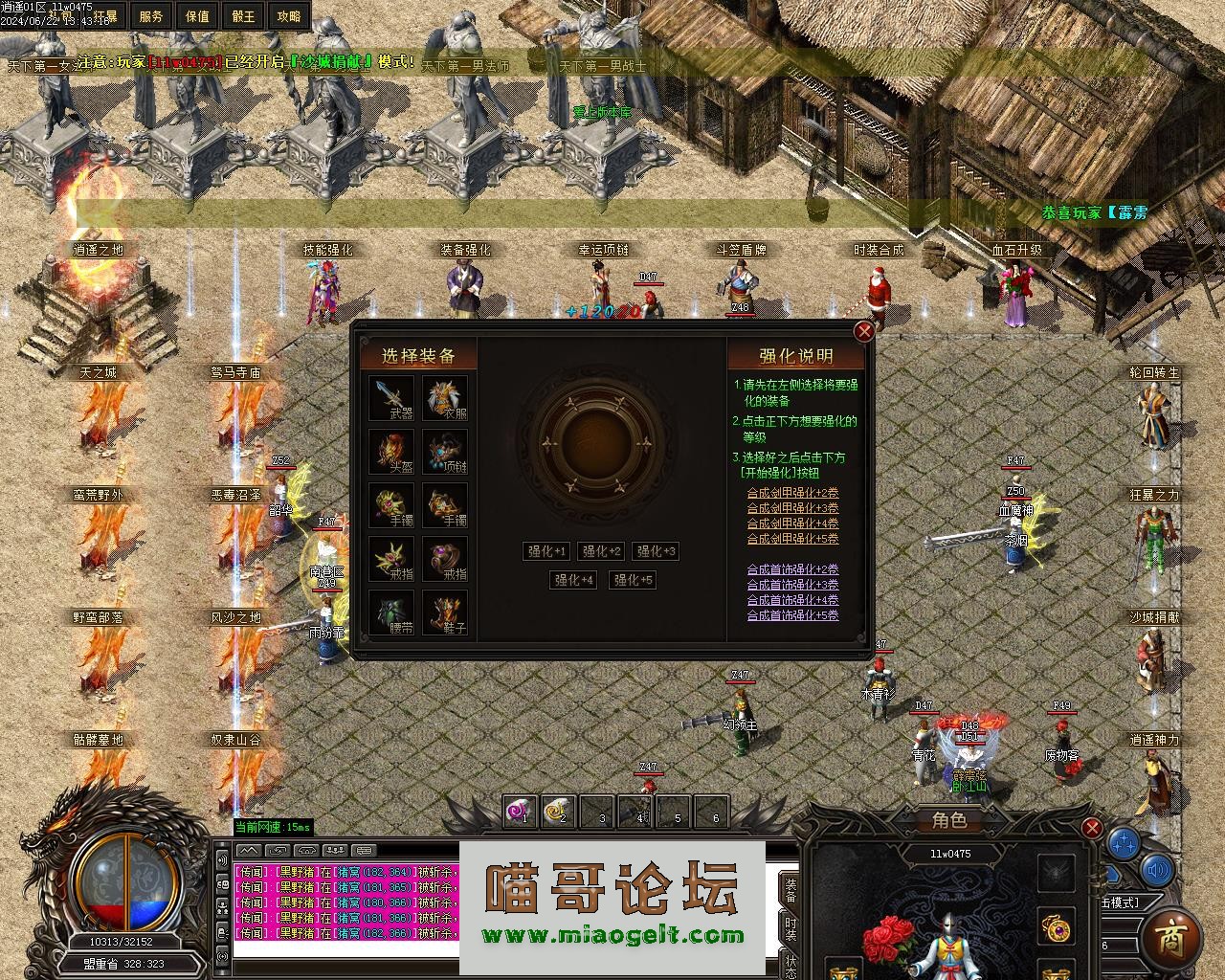Choose the 鞋子 boots slot
The image size is (1225, 980).
pyautogui.click(x=445, y=612)
